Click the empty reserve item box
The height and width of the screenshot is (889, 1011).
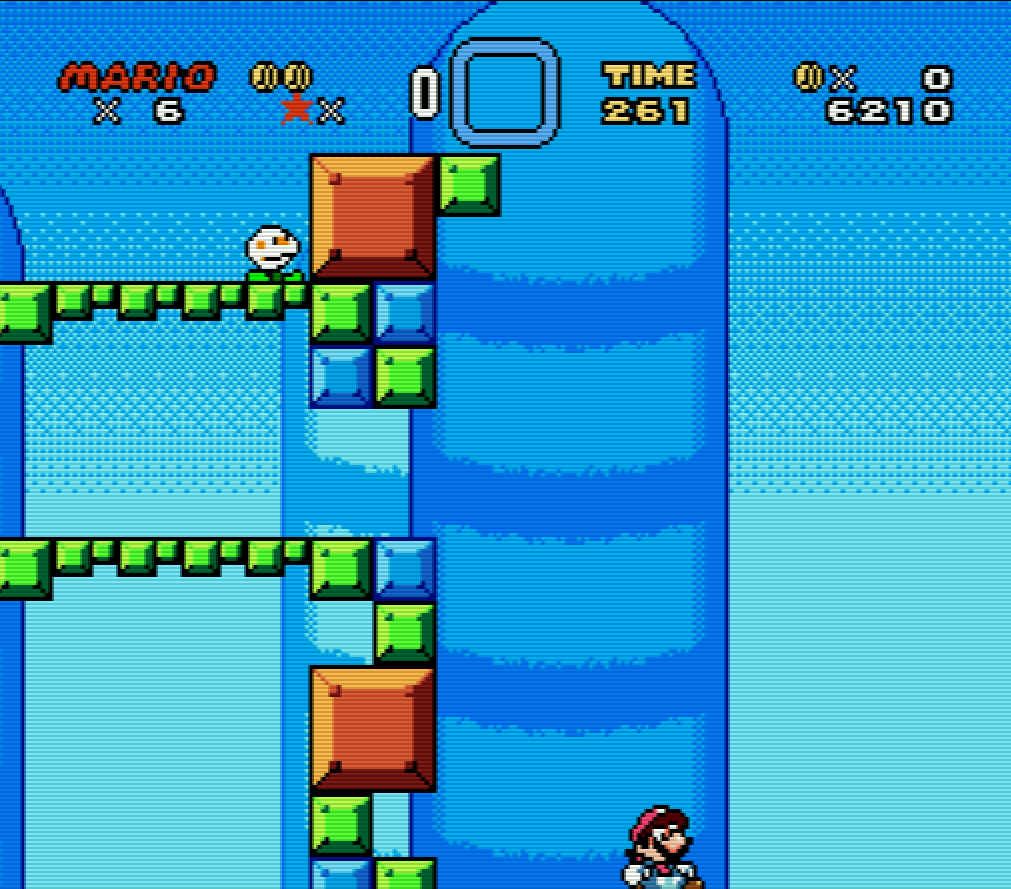click(x=504, y=92)
